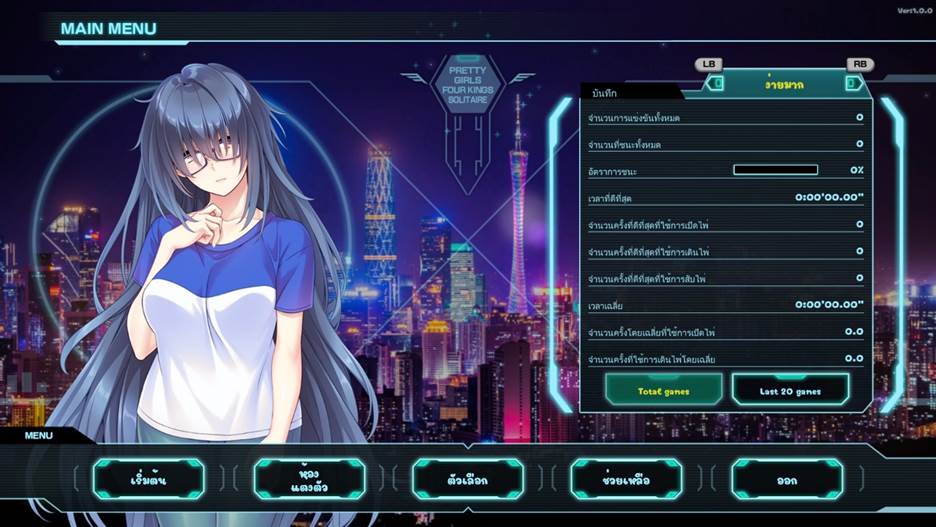Open the ช่วยเหลือ help menu

(x=626, y=479)
